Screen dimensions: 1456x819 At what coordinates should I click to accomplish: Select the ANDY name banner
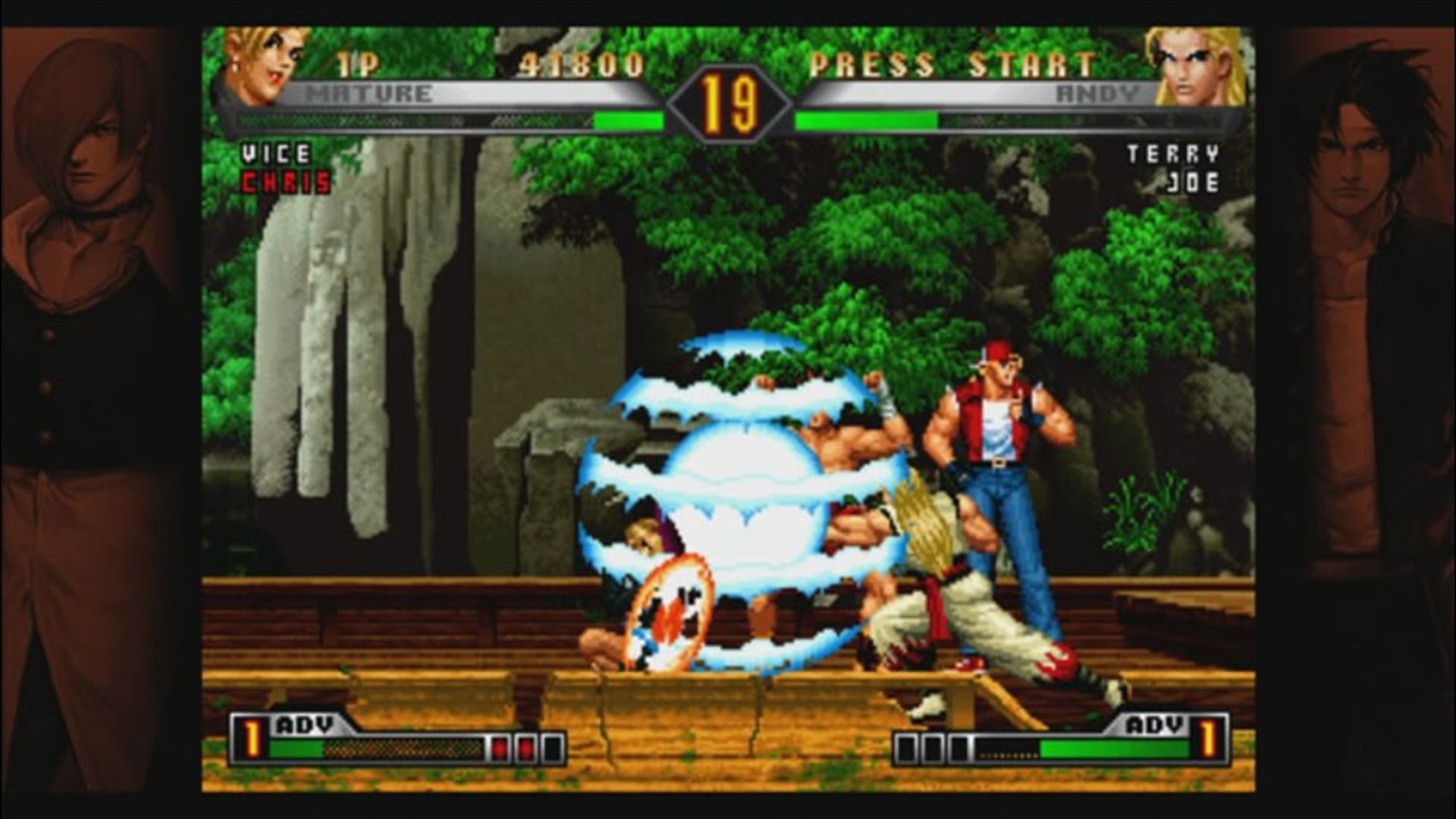tap(1100, 93)
